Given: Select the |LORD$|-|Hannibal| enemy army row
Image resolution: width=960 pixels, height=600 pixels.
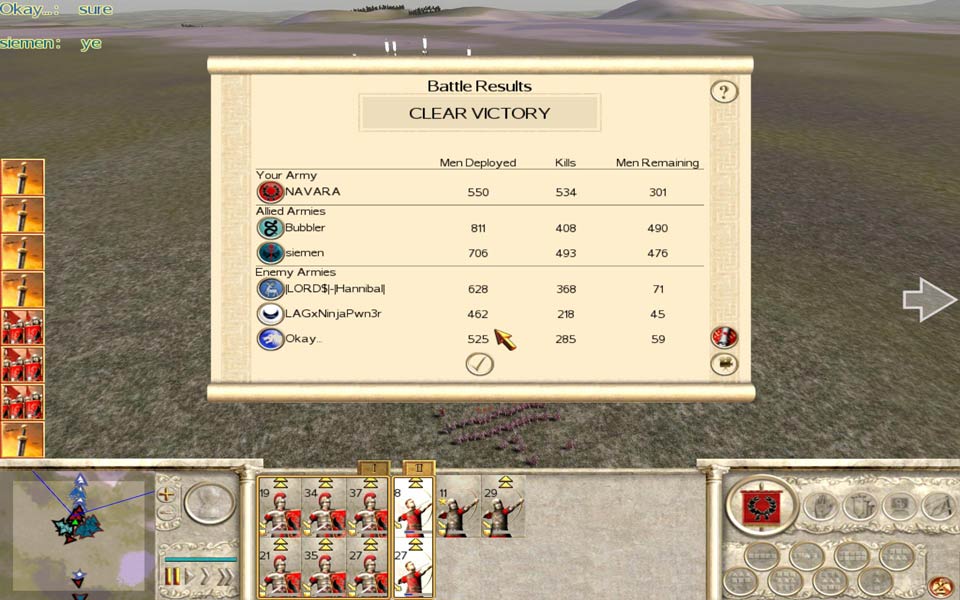Looking at the screenshot, I should (479, 289).
